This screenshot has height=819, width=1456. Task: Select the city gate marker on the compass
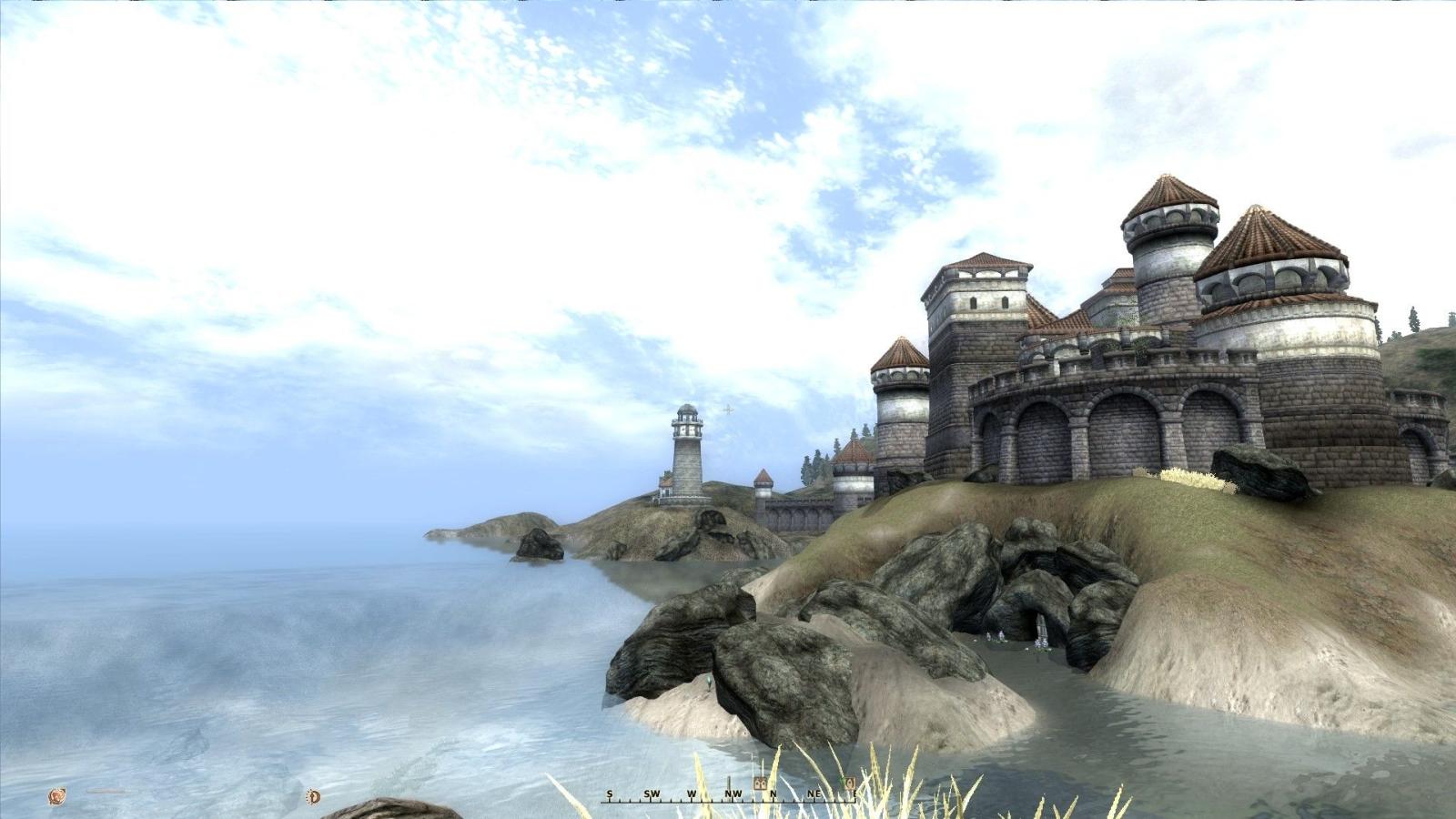point(760,782)
